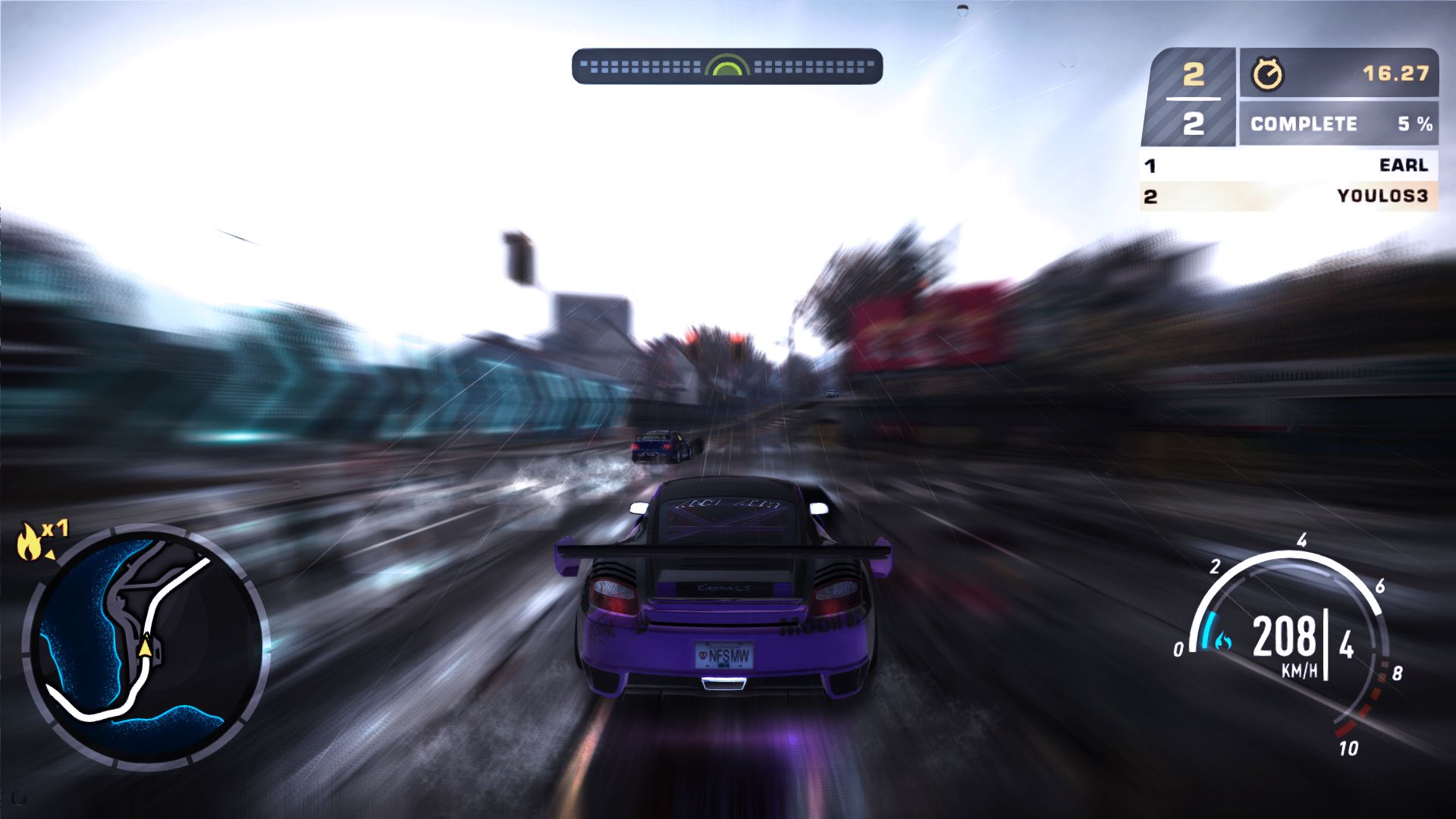
Task: Select the YOULOS3 leaderboard row
Action: (1288, 196)
